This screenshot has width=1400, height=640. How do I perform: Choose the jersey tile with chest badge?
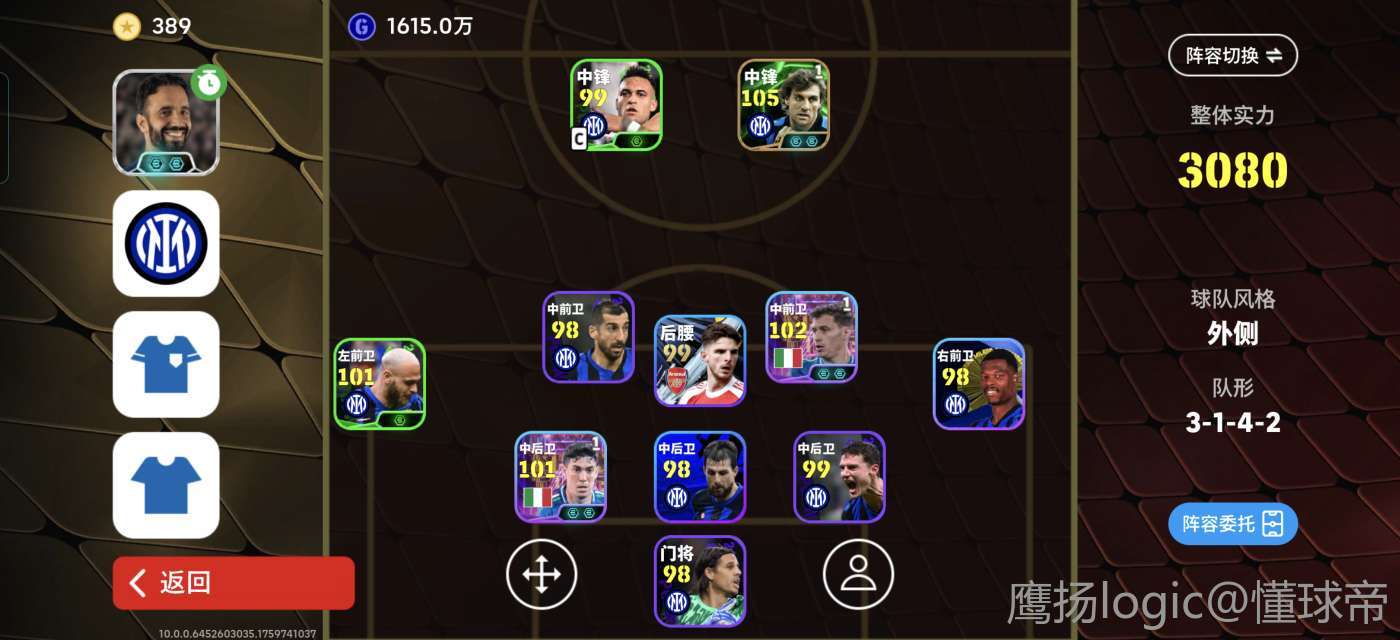(x=166, y=364)
